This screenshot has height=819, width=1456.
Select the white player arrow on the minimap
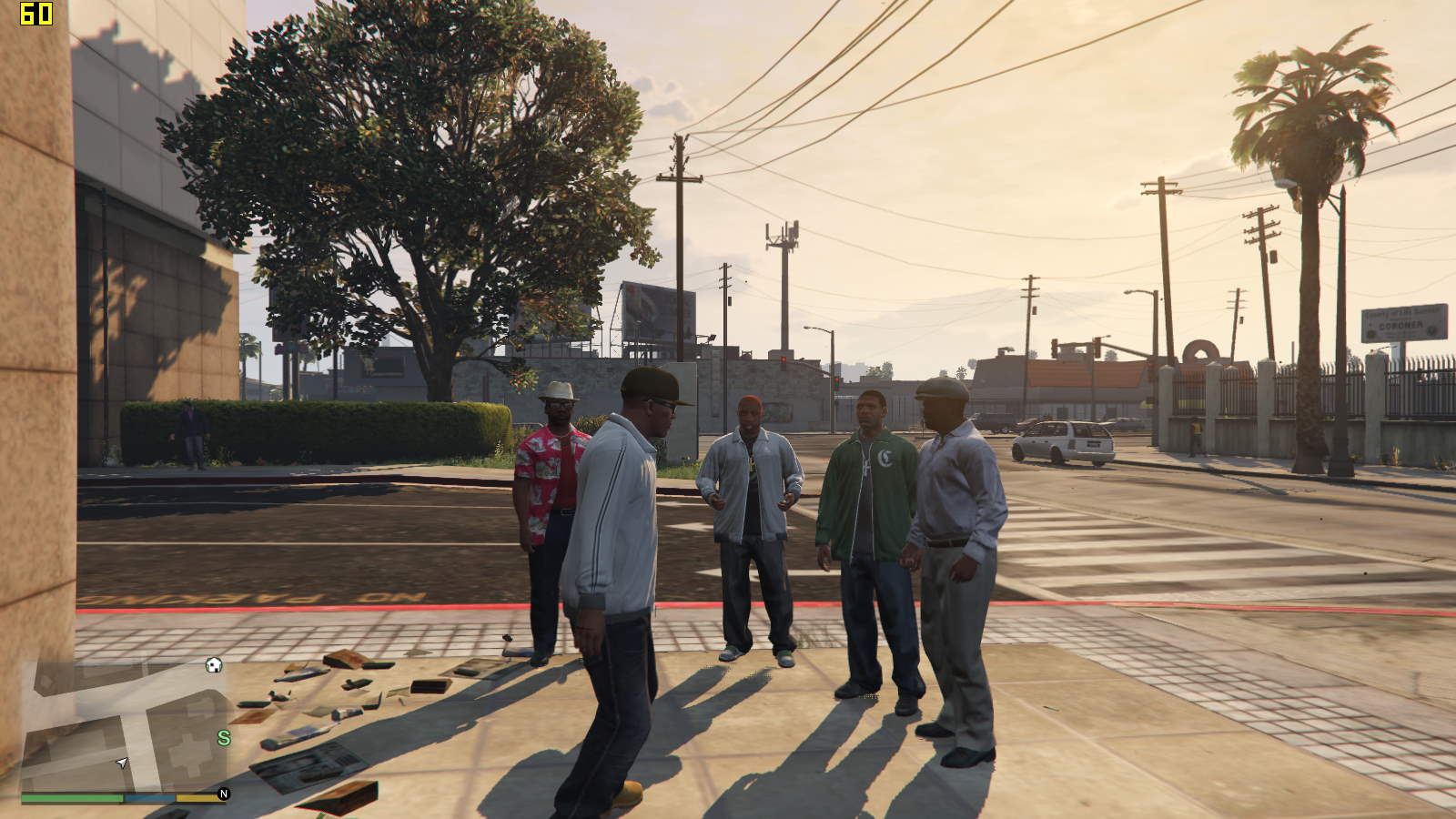pyautogui.click(x=122, y=763)
